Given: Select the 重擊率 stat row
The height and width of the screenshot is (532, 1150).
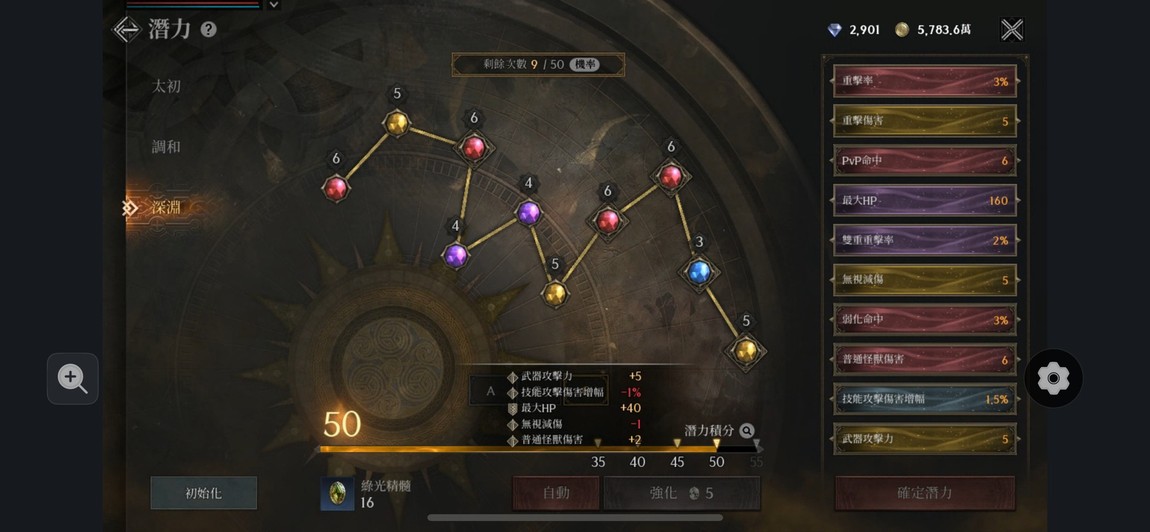Looking at the screenshot, I should 925,81.
